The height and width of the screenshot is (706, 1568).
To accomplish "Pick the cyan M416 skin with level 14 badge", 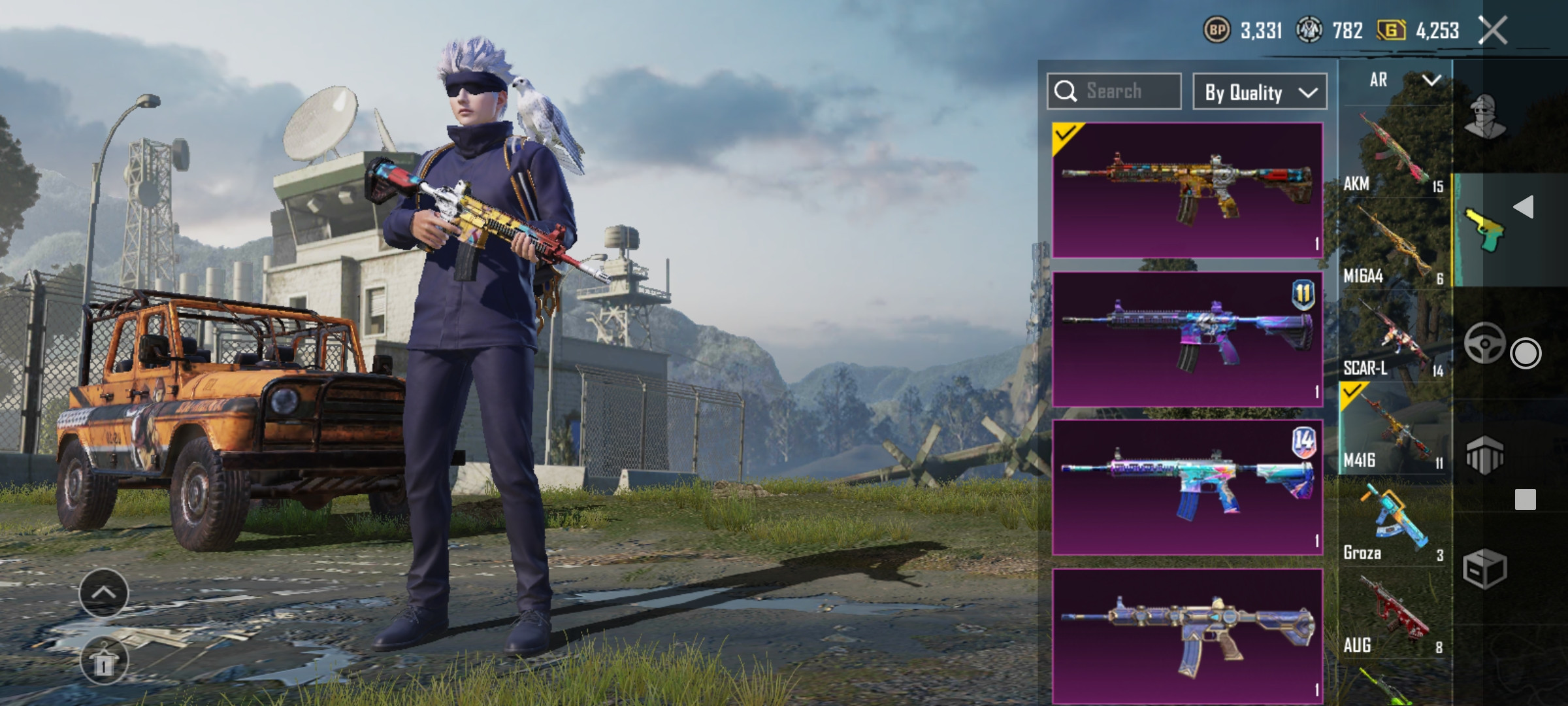I will coord(1187,488).
